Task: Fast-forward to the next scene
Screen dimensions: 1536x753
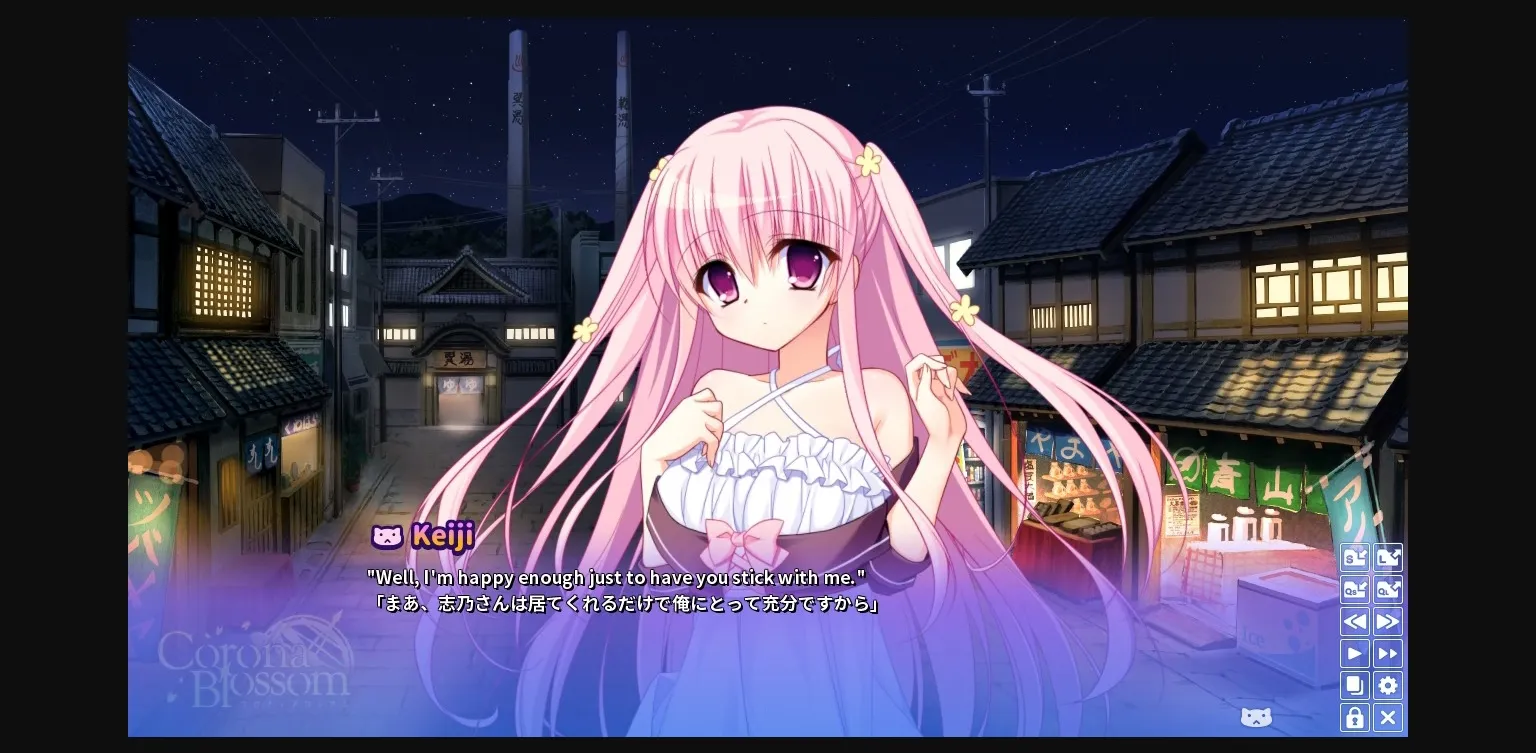Action: point(1388,621)
